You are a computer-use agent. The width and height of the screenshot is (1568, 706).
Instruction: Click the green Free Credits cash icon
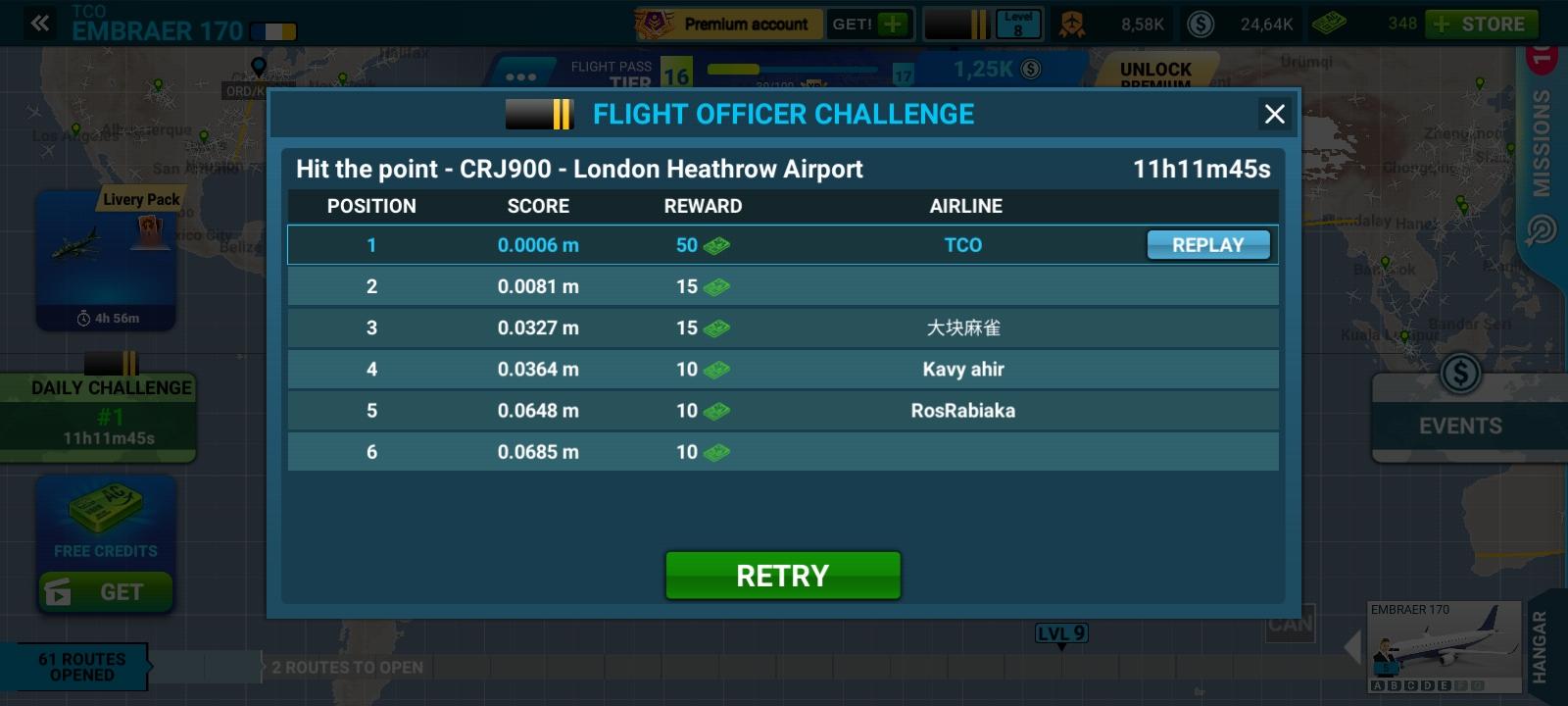pyautogui.click(x=105, y=508)
